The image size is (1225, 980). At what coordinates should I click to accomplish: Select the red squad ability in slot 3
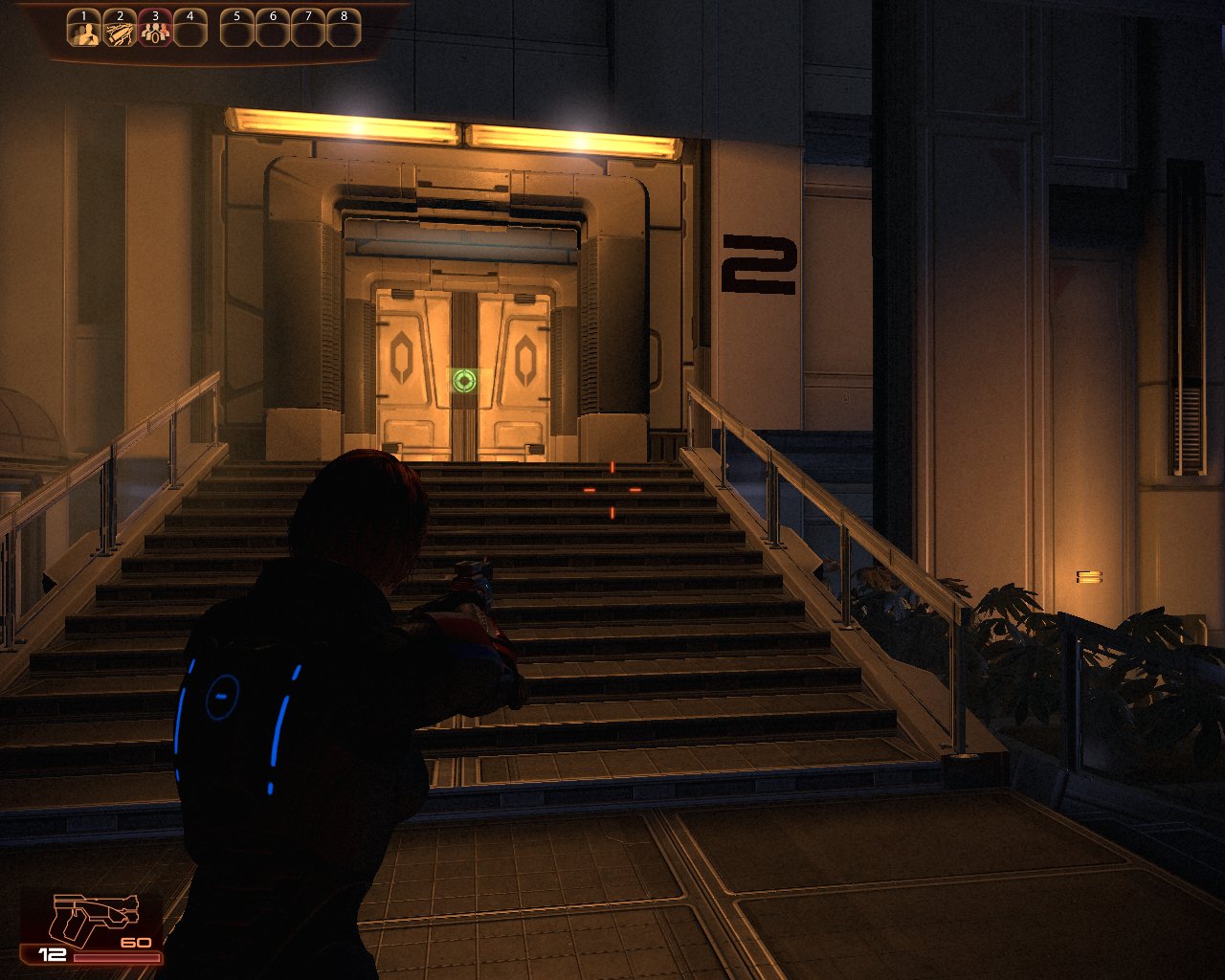[x=155, y=33]
